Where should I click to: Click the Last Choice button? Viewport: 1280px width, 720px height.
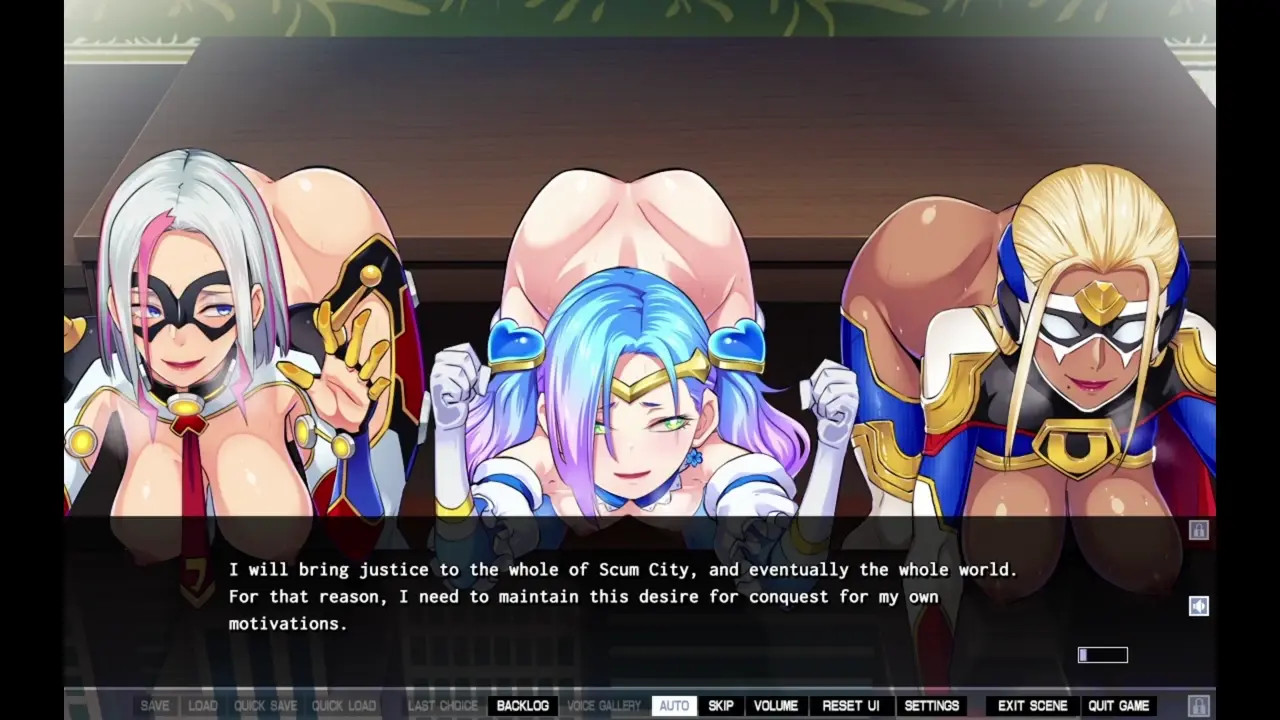pyautogui.click(x=443, y=706)
